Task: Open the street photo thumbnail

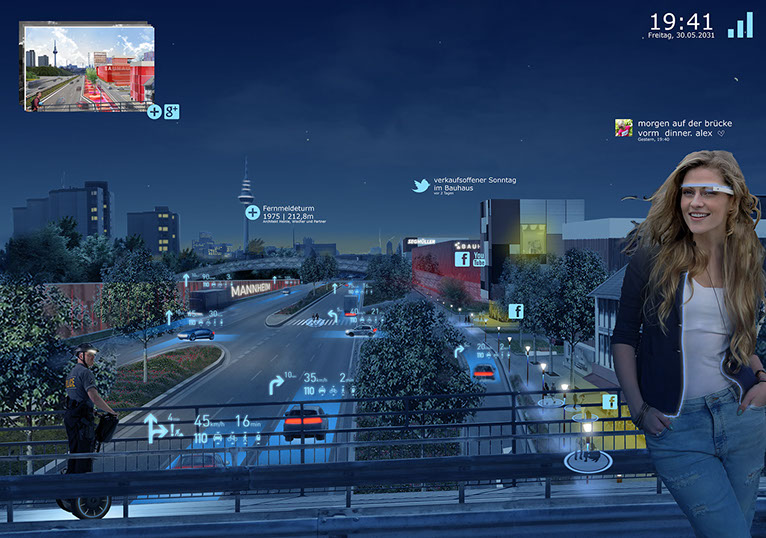Action: pos(88,66)
